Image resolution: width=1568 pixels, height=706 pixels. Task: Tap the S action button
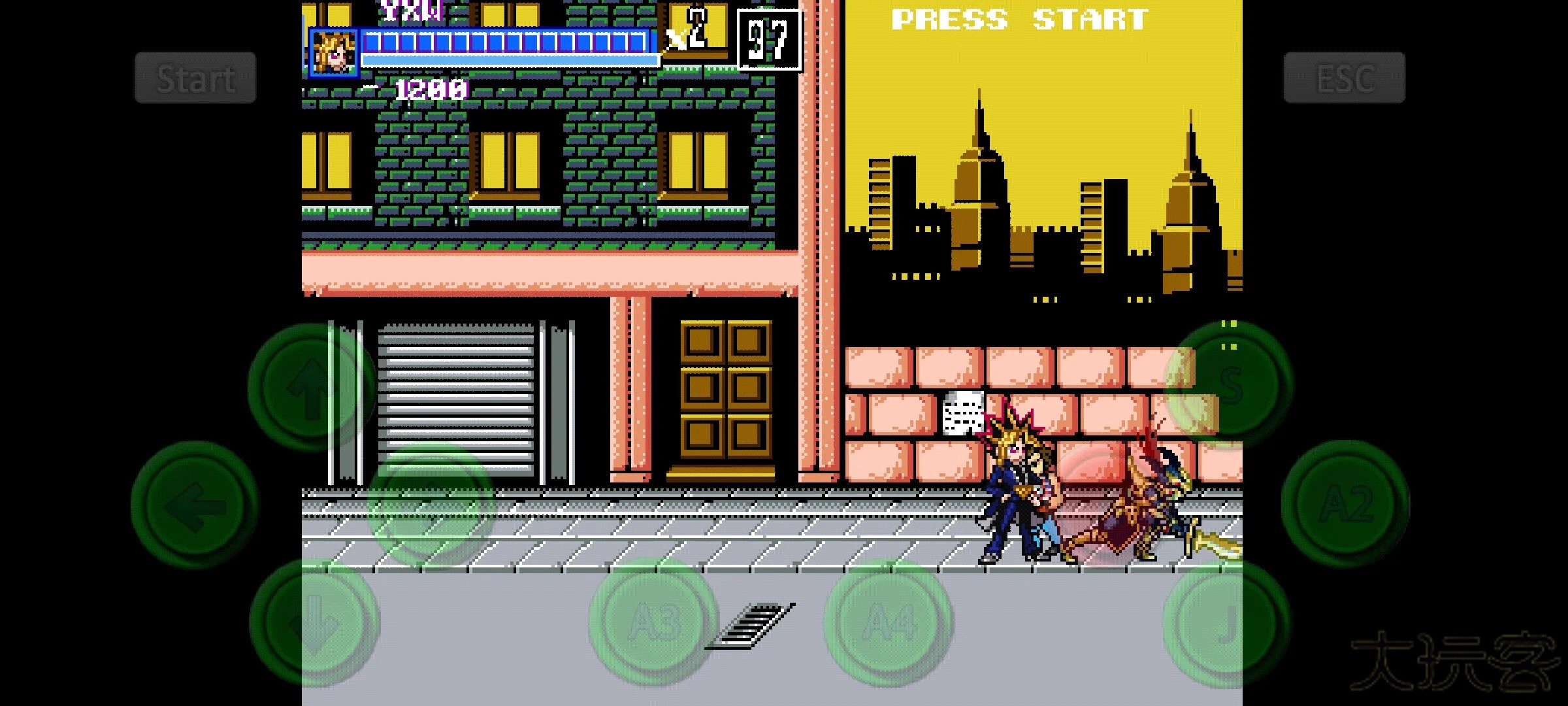pos(1228,386)
